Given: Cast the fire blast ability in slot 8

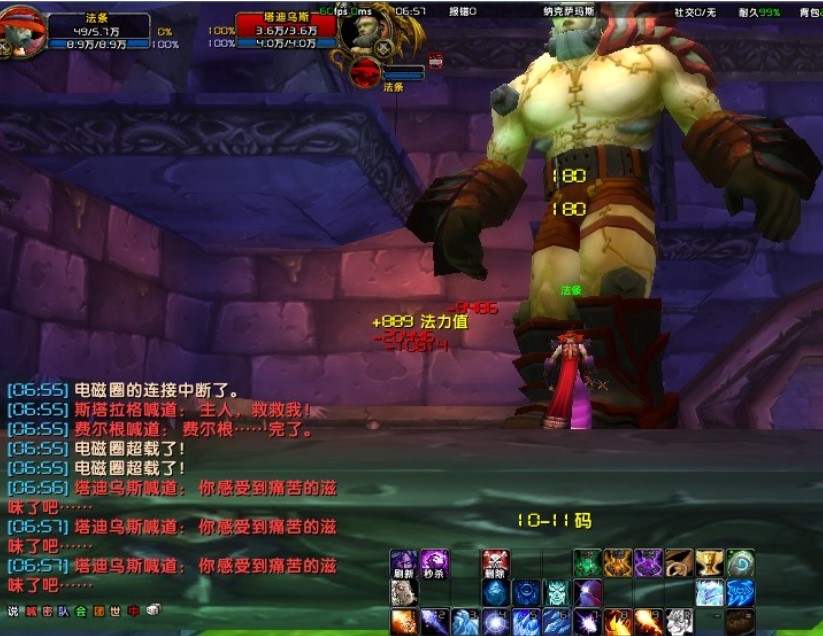Looking at the screenshot, I should [x=618, y=622].
